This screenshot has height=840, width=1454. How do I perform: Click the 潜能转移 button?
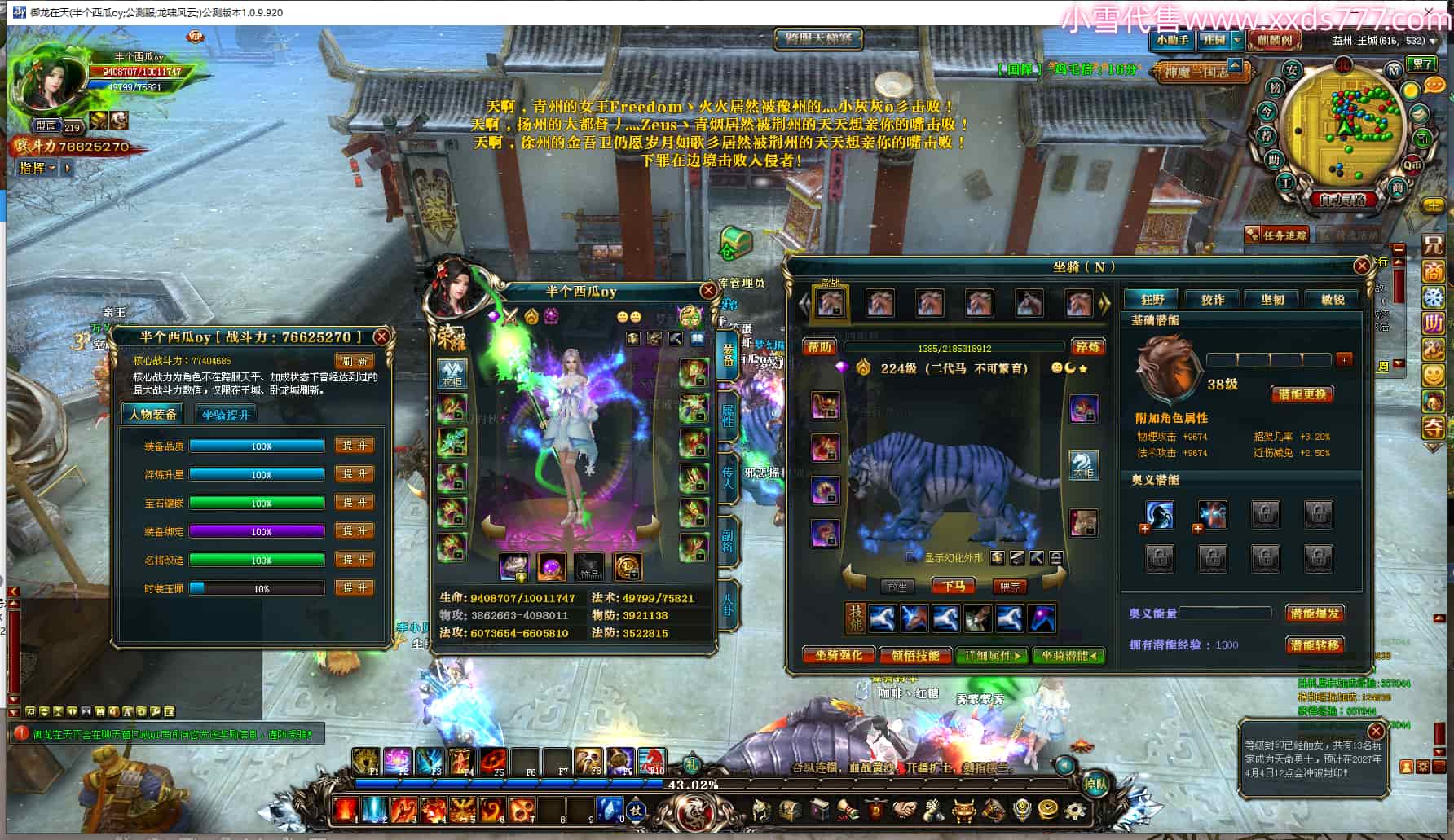pyautogui.click(x=1314, y=644)
